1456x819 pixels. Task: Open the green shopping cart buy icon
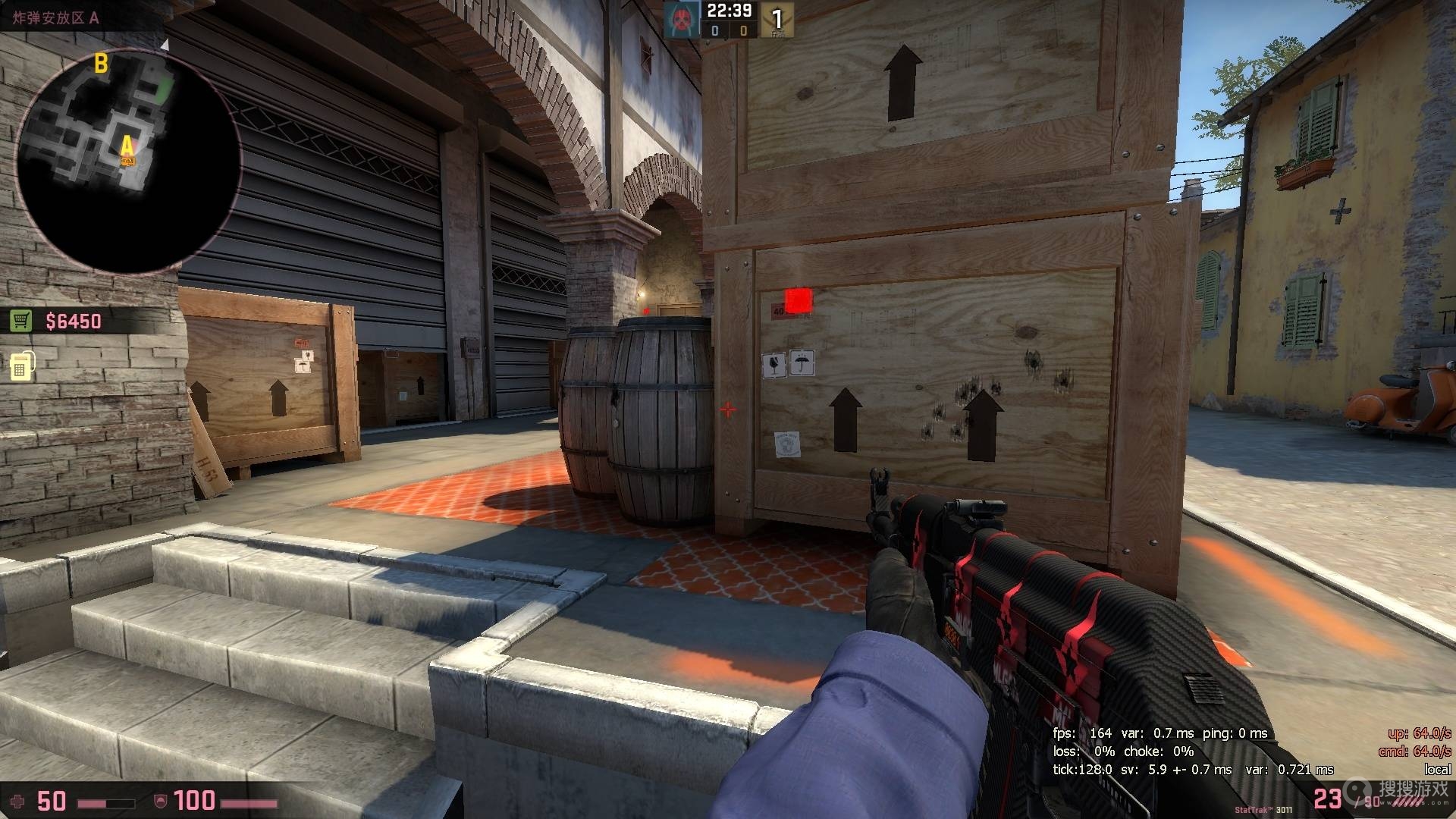[20, 321]
